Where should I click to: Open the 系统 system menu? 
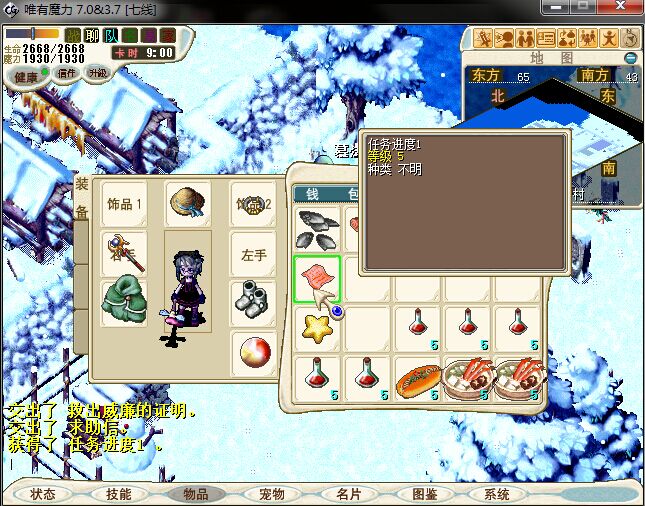pos(497,494)
